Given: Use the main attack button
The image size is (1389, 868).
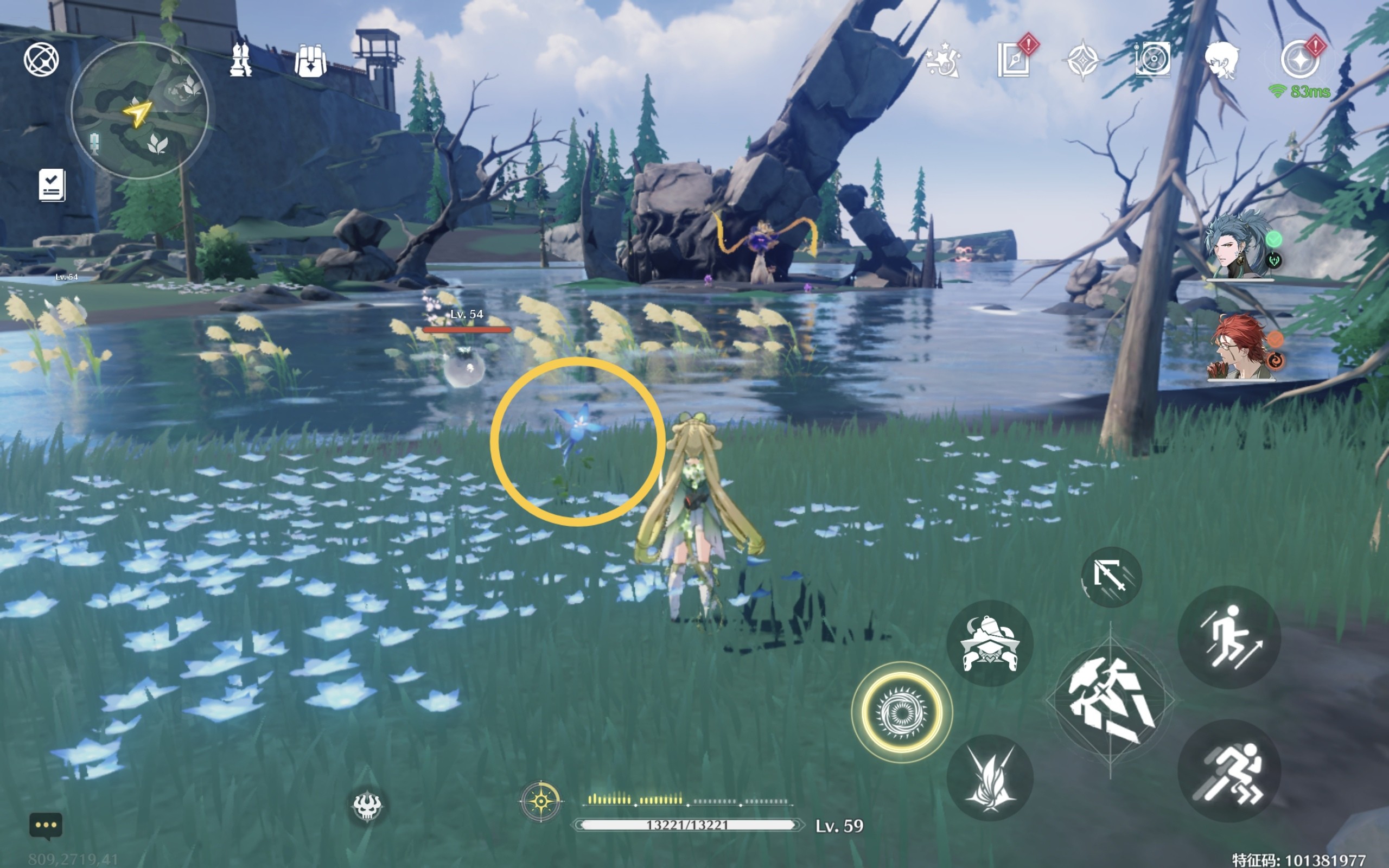Looking at the screenshot, I should [1110, 700].
